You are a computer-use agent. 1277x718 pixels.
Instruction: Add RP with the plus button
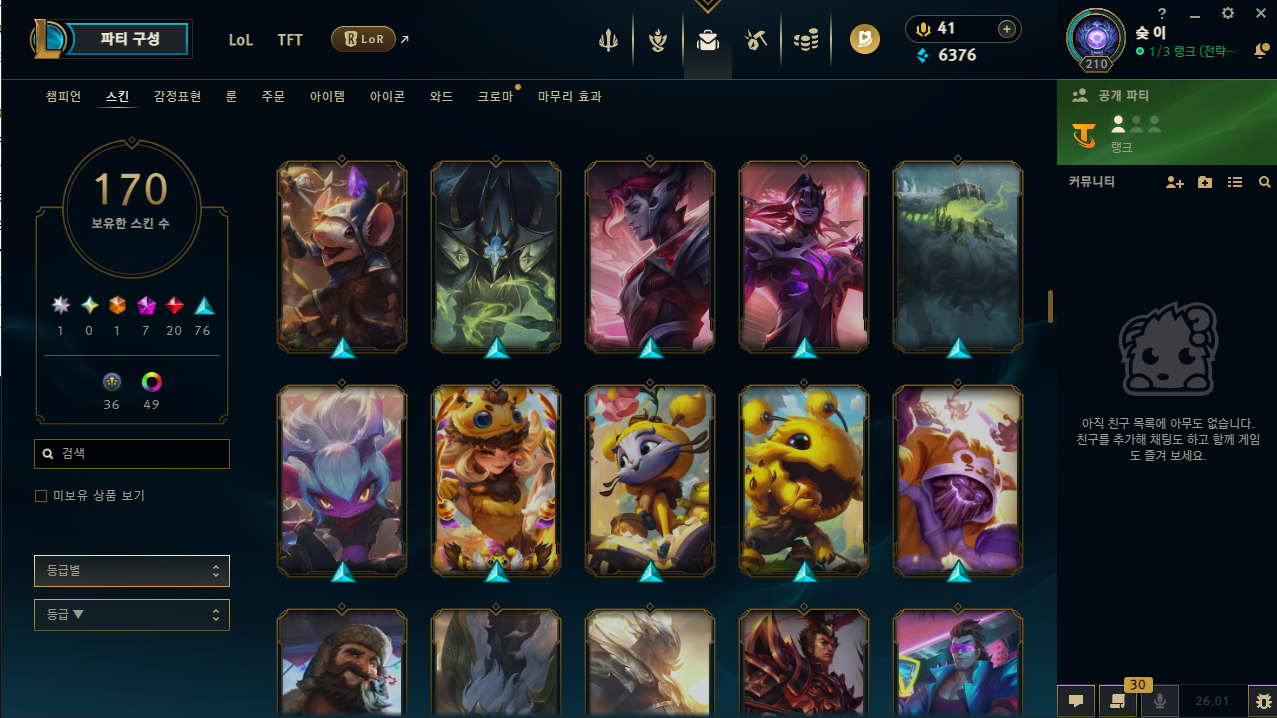(x=1006, y=29)
